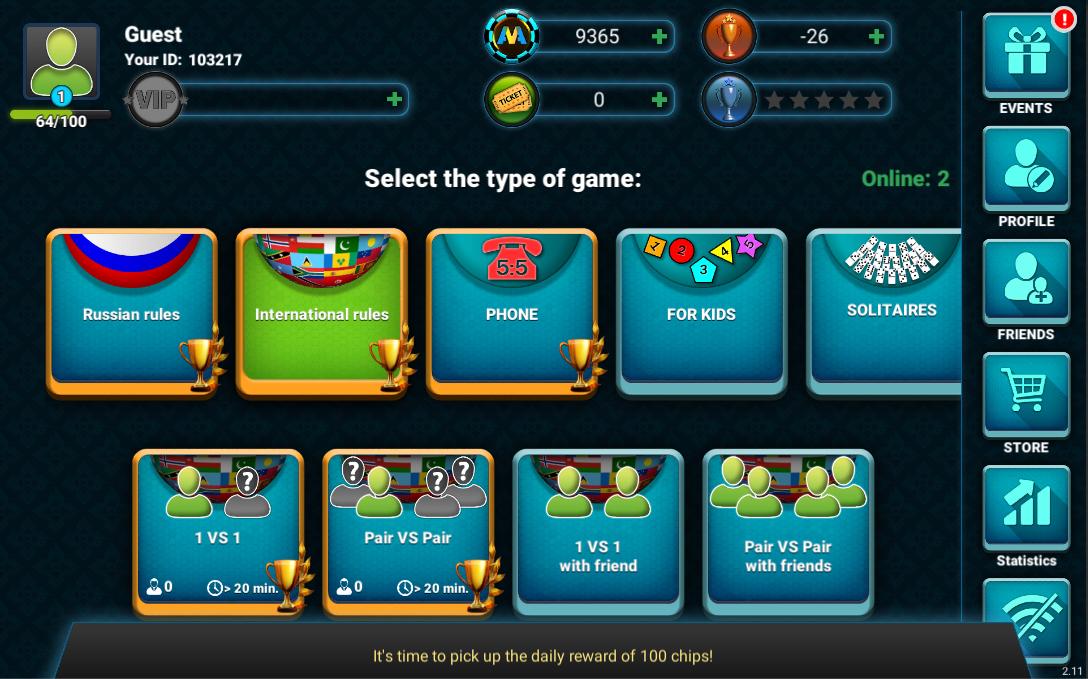The height and width of the screenshot is (679, 1088).
Task: Add more chips with the plus button
Action: click(x=659, y=37)
